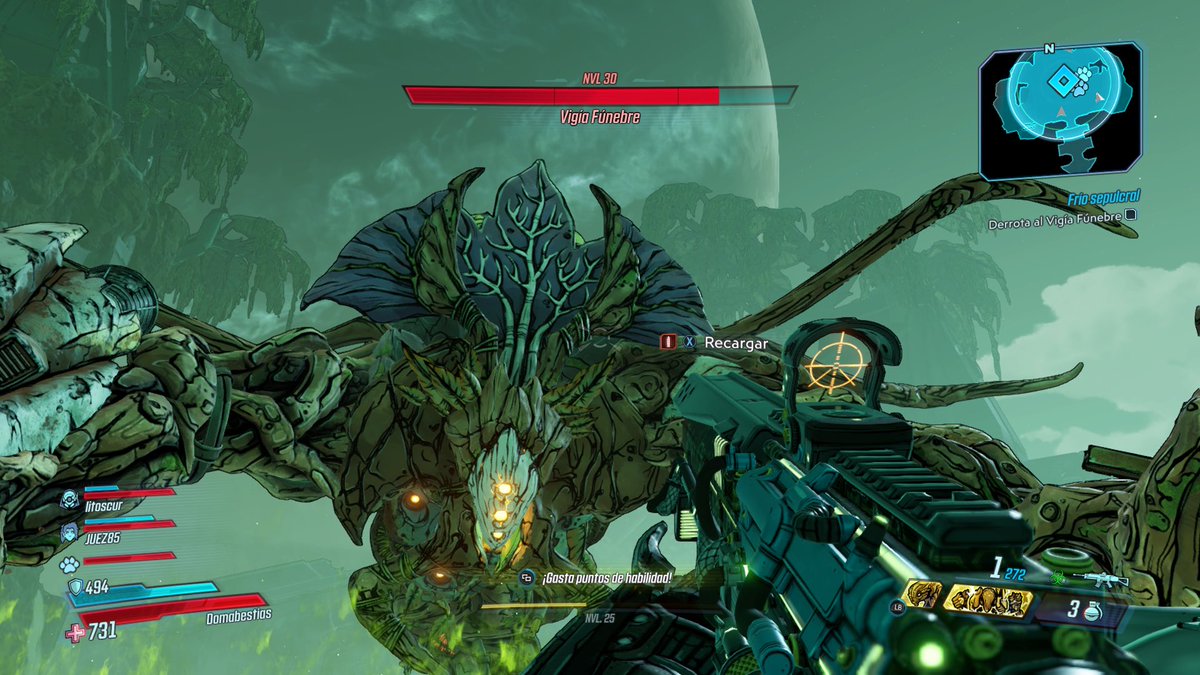Viewport: 1200px width, 675px height.
Task: Click the green biohazard element icon
Action: point(1060,579)
